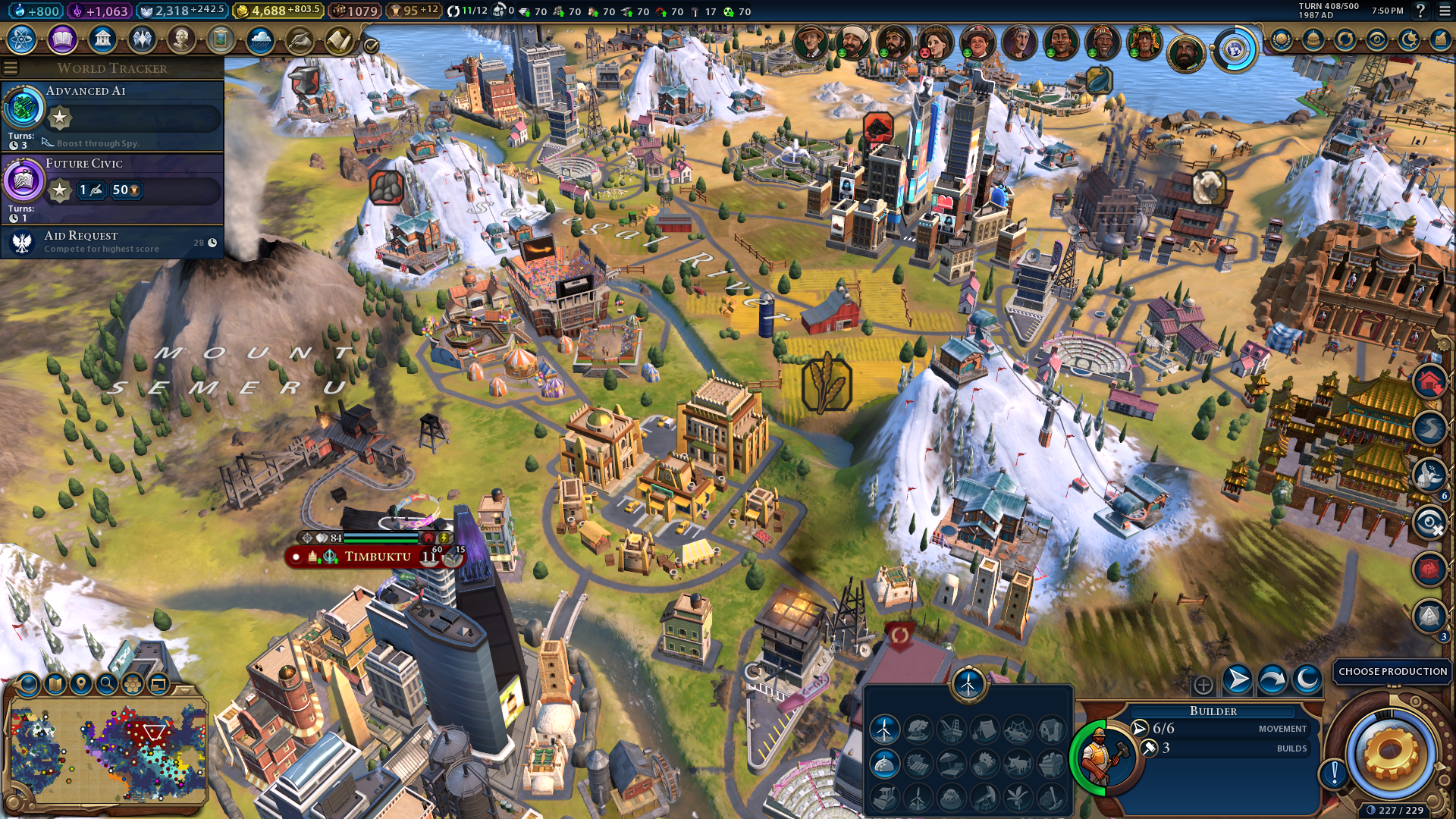Skip the builder's turn with curved arrow

point(1272,679)
